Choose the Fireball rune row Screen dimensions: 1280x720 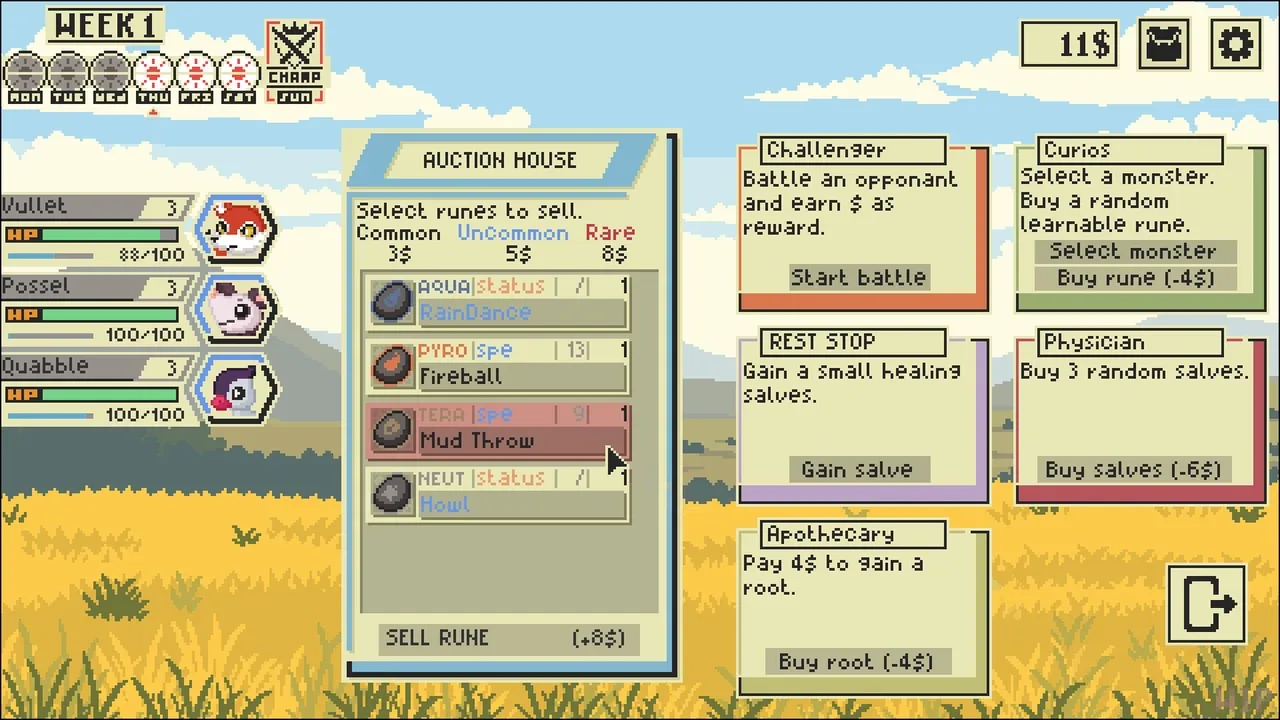pos(498,366)
